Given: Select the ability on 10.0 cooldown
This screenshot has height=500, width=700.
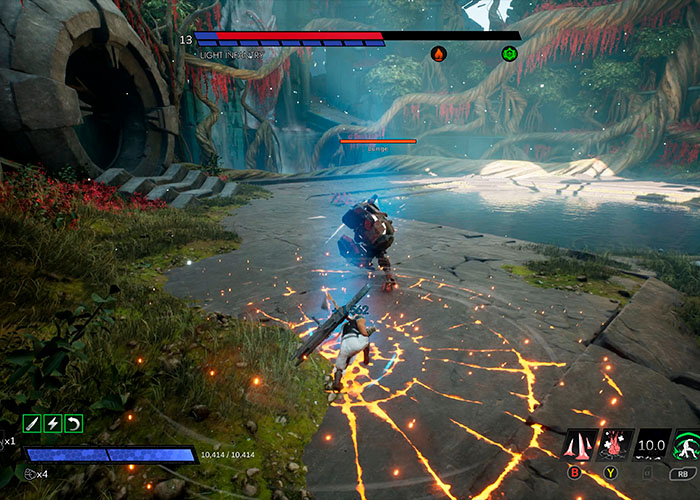Looking at the screenshot, I should (651, 443).
